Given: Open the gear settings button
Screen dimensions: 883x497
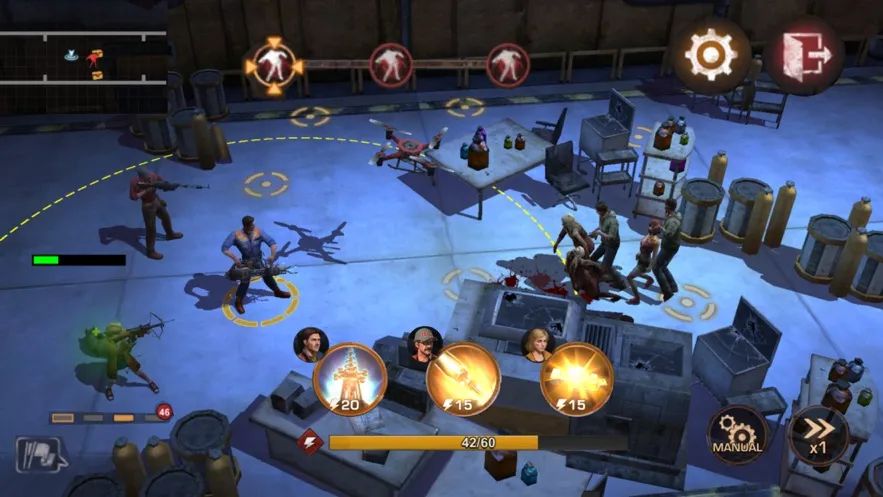Looking at the screenshot, I should pyautogui.click(x=711, y=54).
